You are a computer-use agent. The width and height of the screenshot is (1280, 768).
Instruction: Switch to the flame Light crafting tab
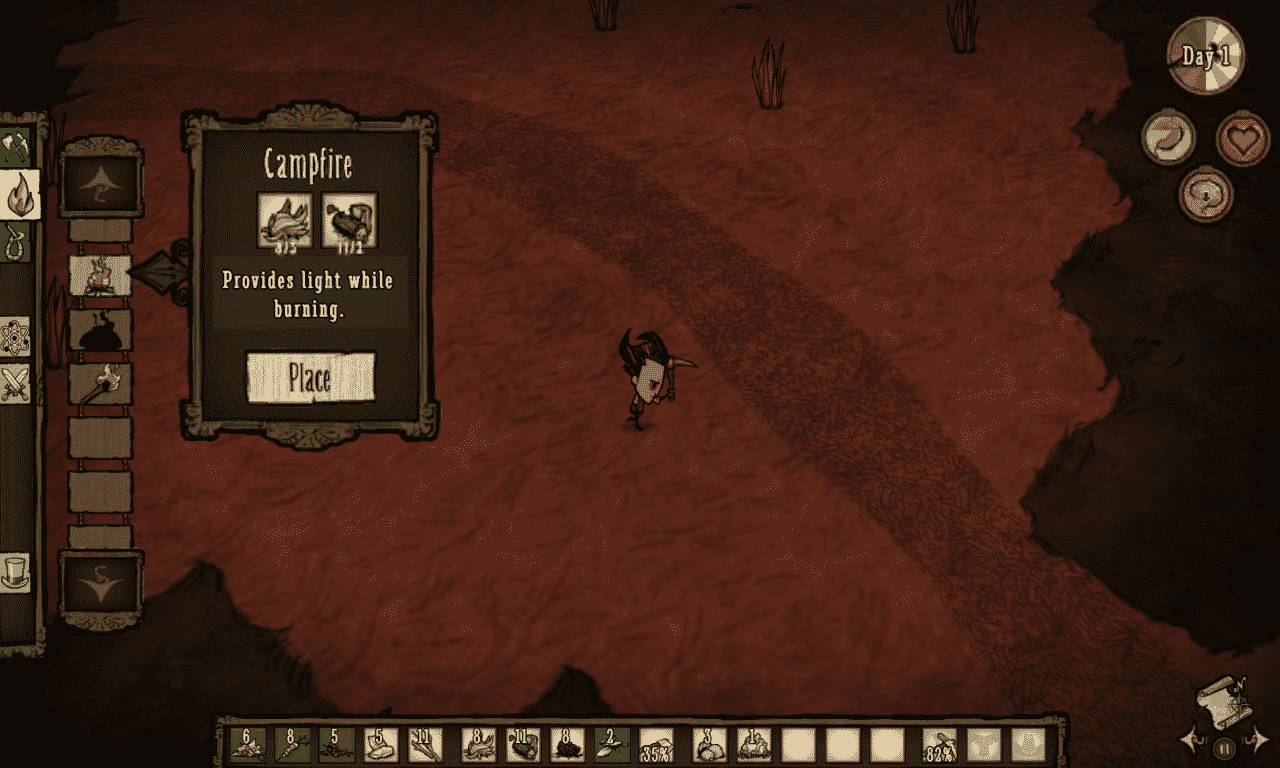[19, 193]
